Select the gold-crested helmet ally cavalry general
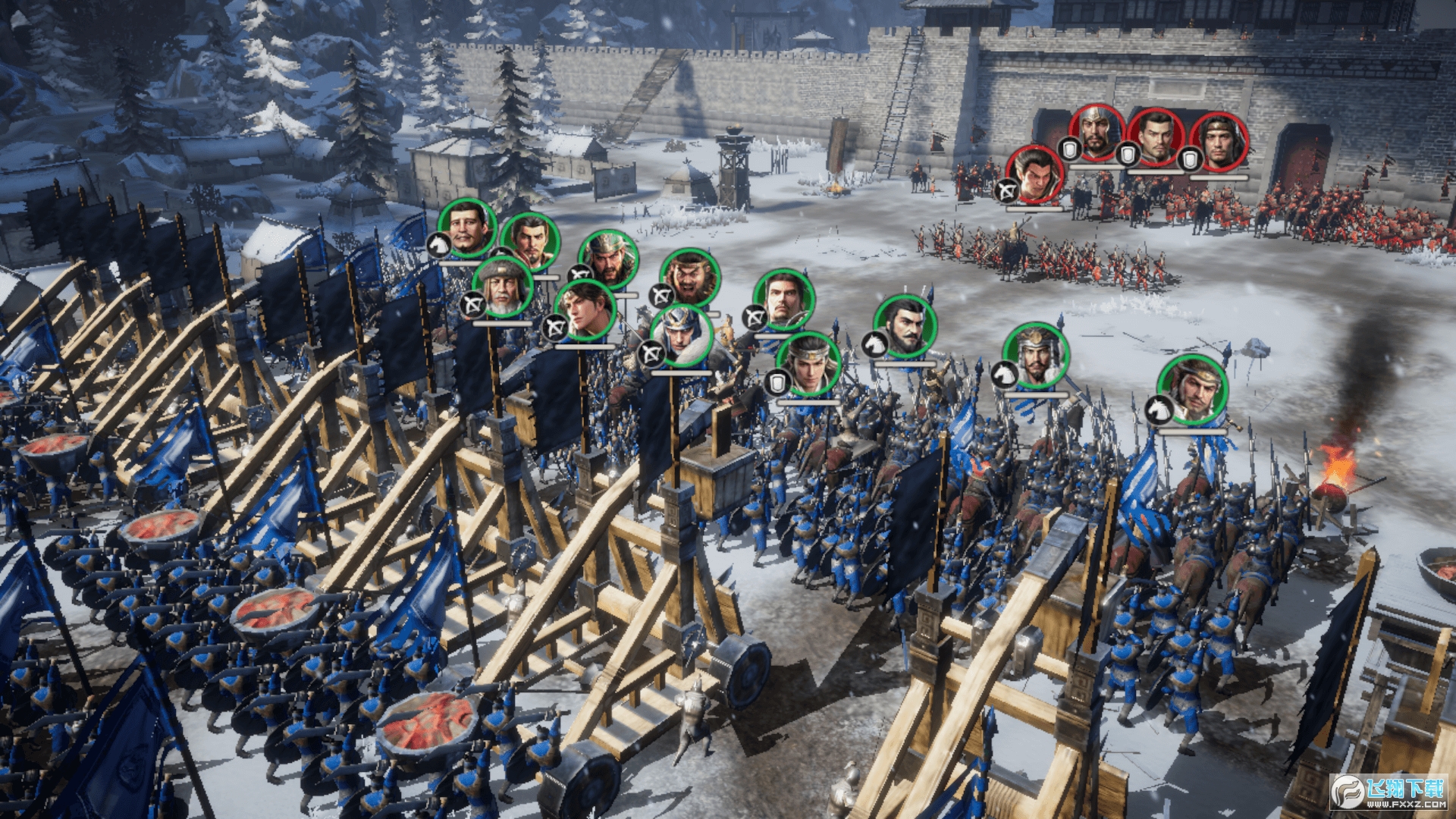Screen dimensions: 1456x819 1035,356
